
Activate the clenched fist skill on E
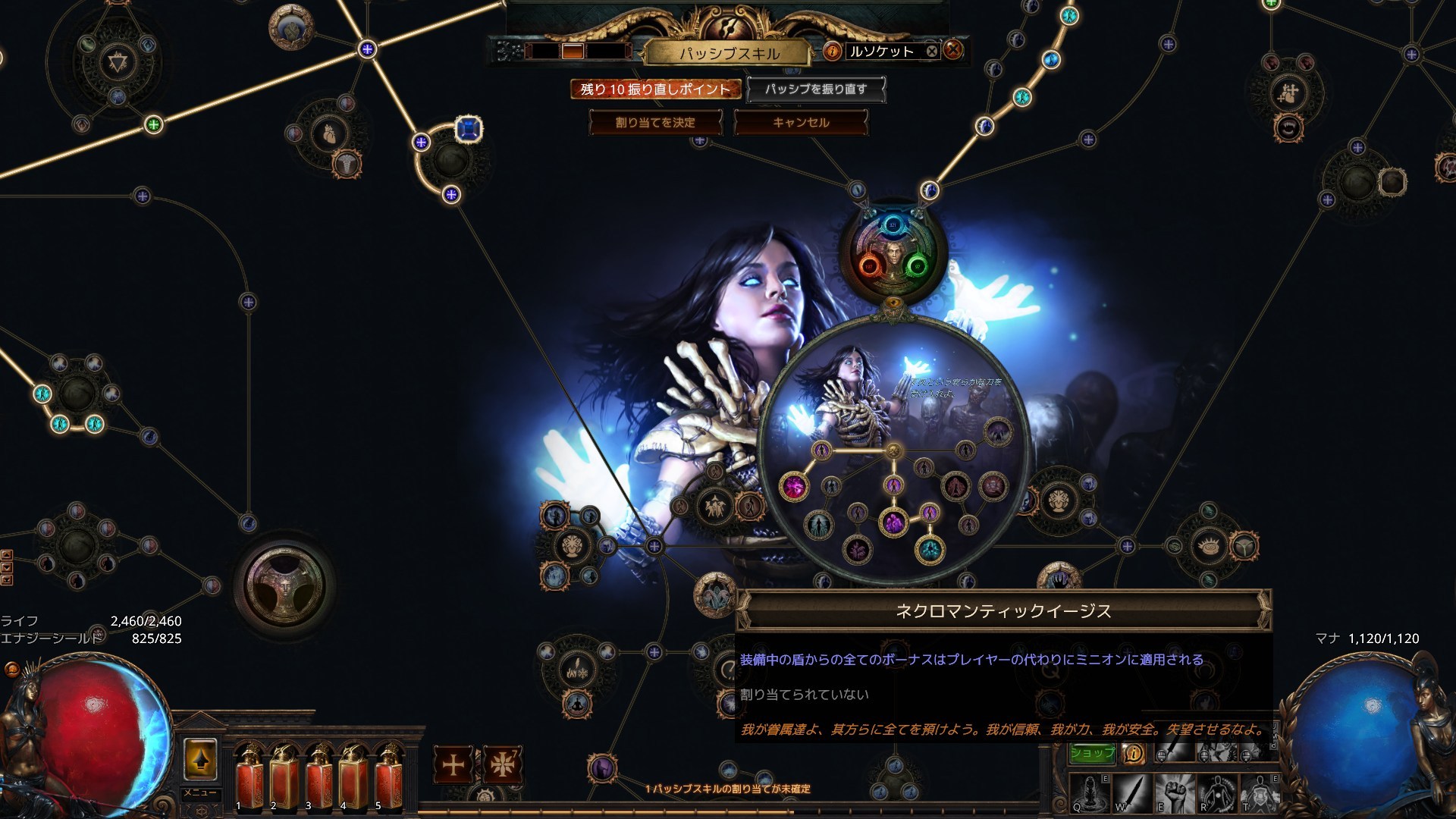[1174, 793]
